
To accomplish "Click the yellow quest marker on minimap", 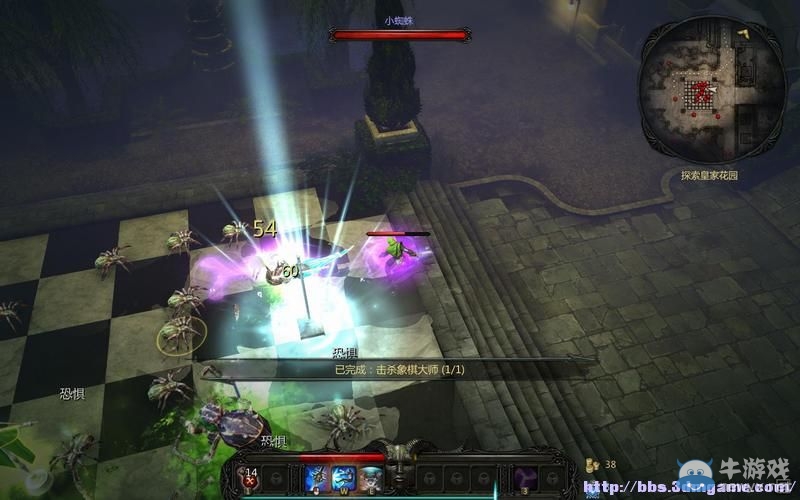I will point(744,33).
